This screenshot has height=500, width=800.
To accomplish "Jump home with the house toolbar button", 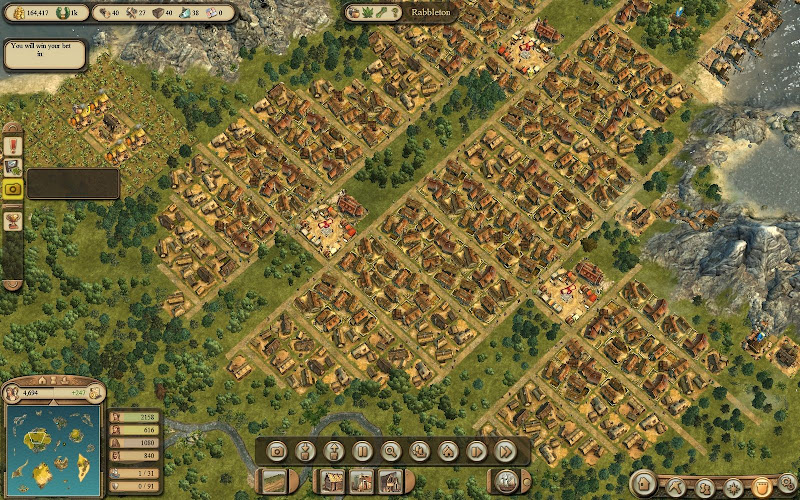I will click(x=448, y=451).
